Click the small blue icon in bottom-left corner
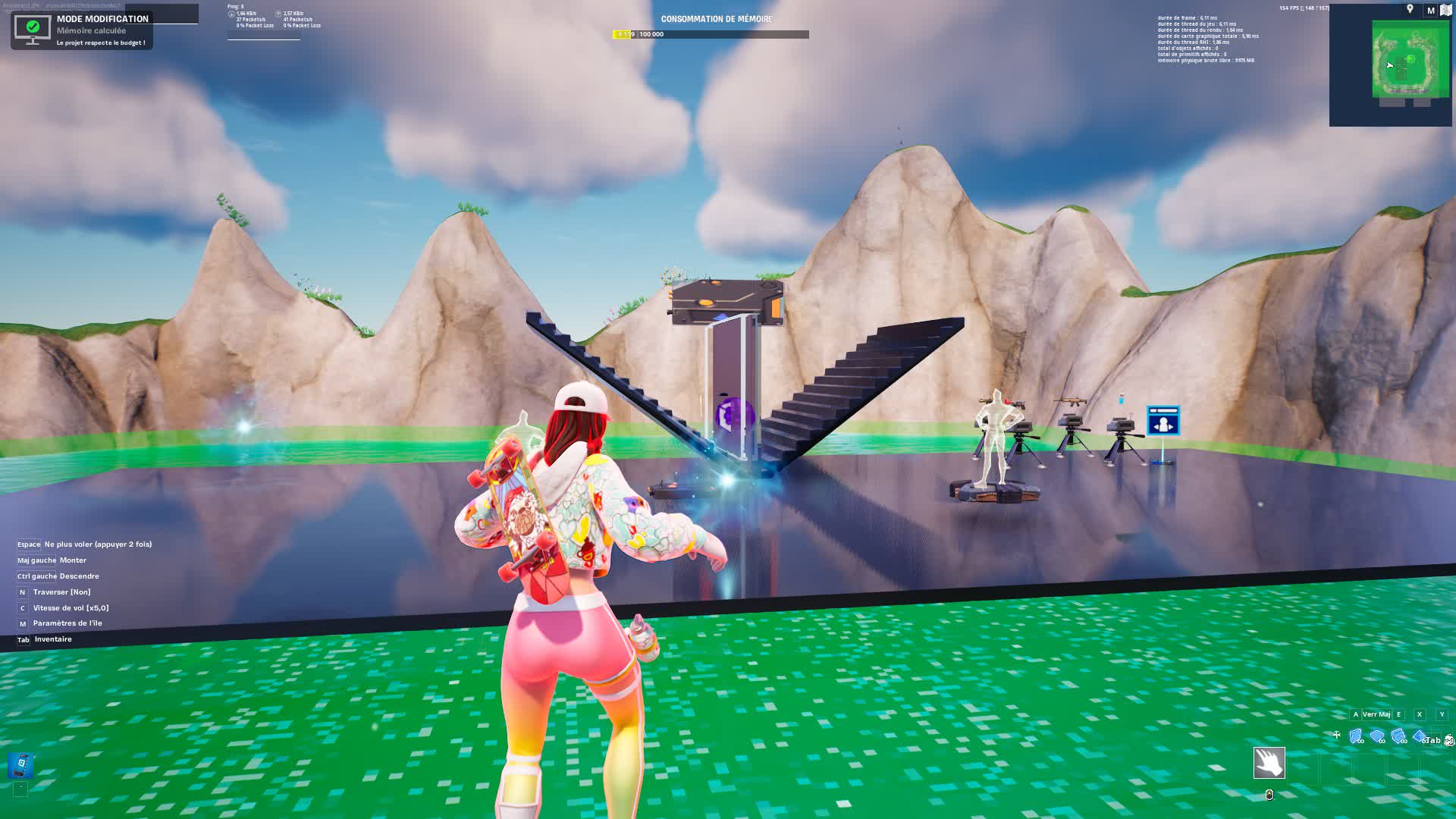Screen dimensions: 1456x819 coord(20,764)
